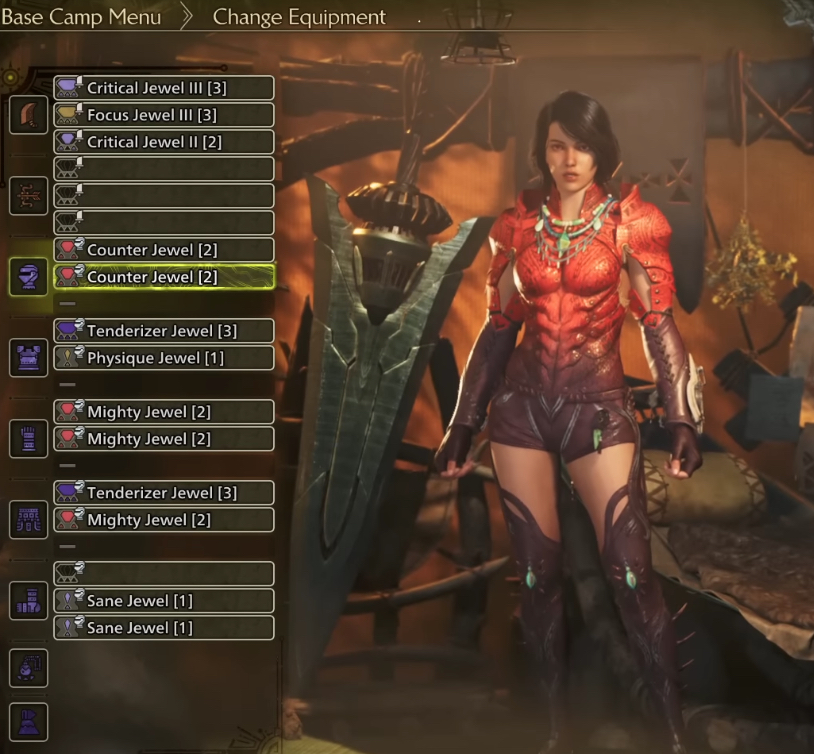Select the waist armor icon
This screenshot has height=754, width=814.
click(29, 519)
